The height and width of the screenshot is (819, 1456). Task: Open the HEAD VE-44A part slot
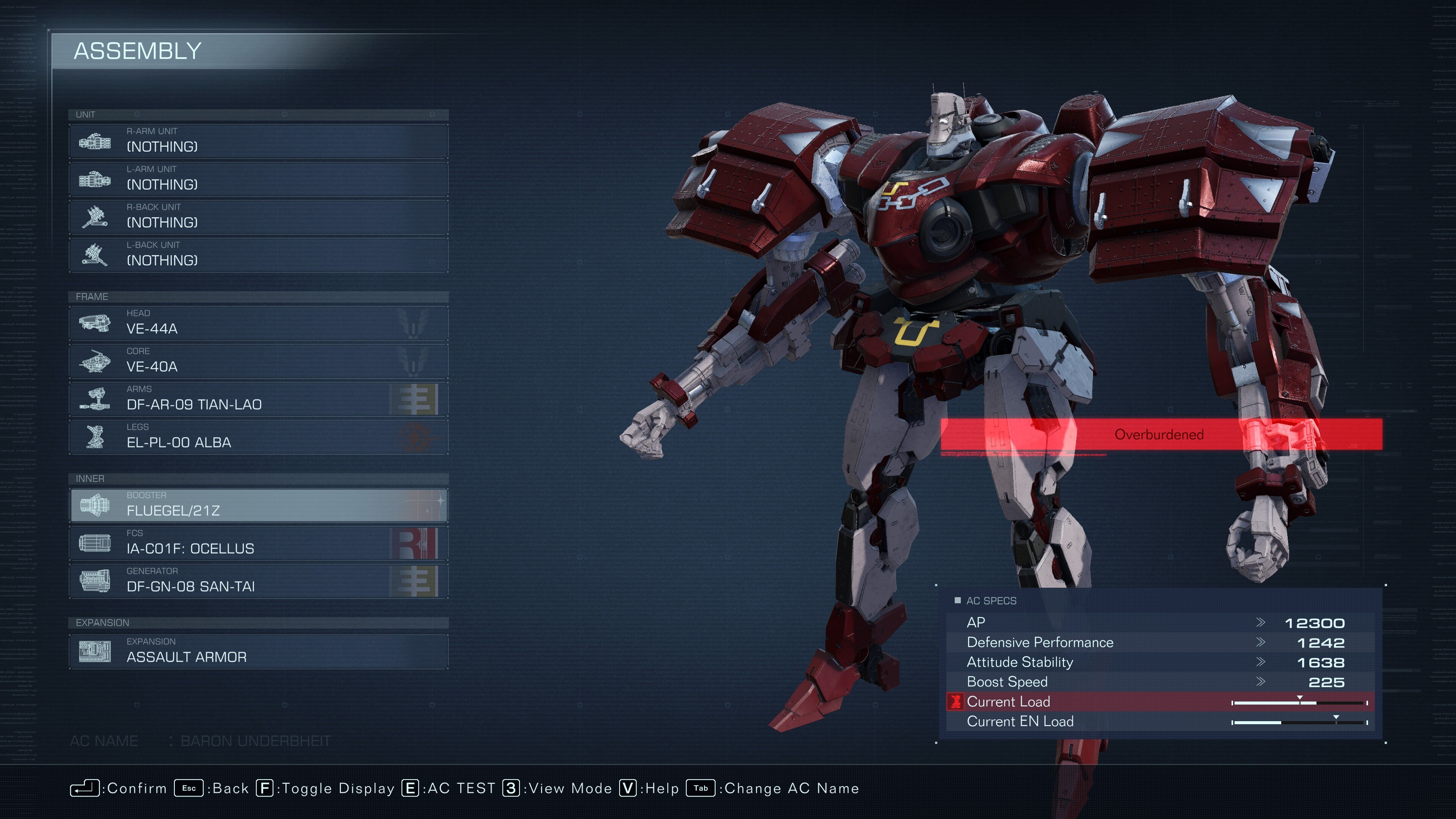tap(258, 323)
